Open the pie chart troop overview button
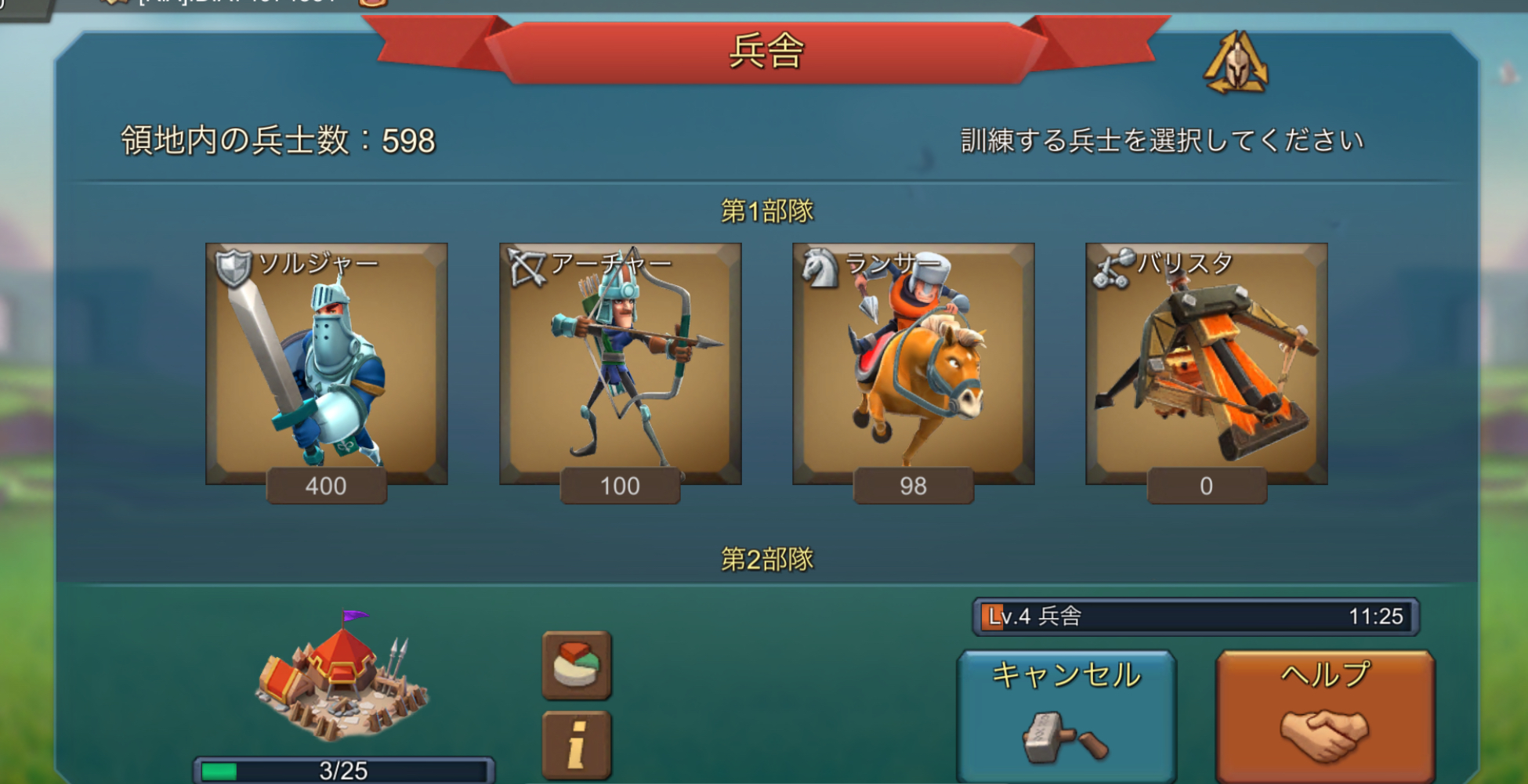 [x=577, y=665]
